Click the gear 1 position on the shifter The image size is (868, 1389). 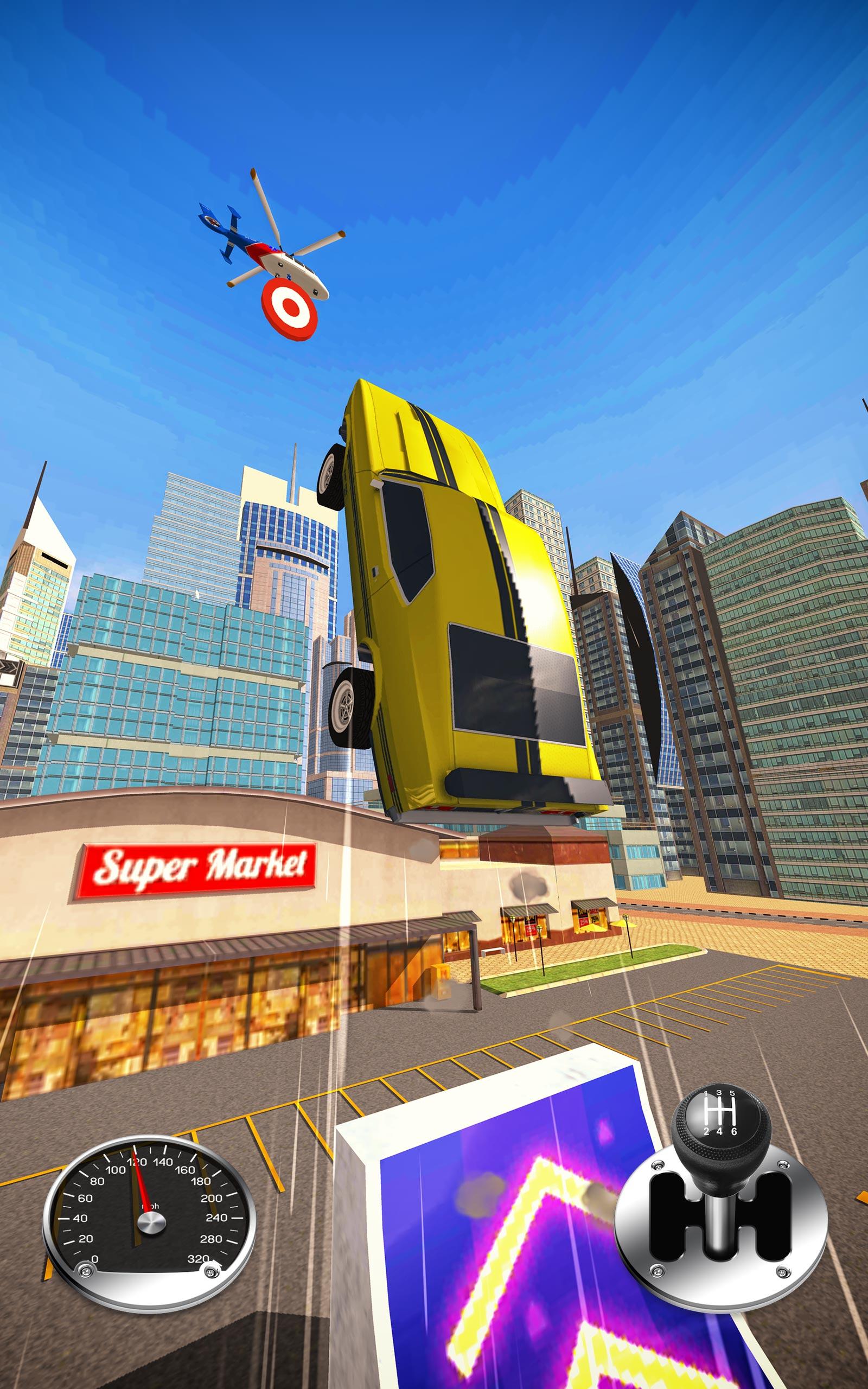(706, 1094)
